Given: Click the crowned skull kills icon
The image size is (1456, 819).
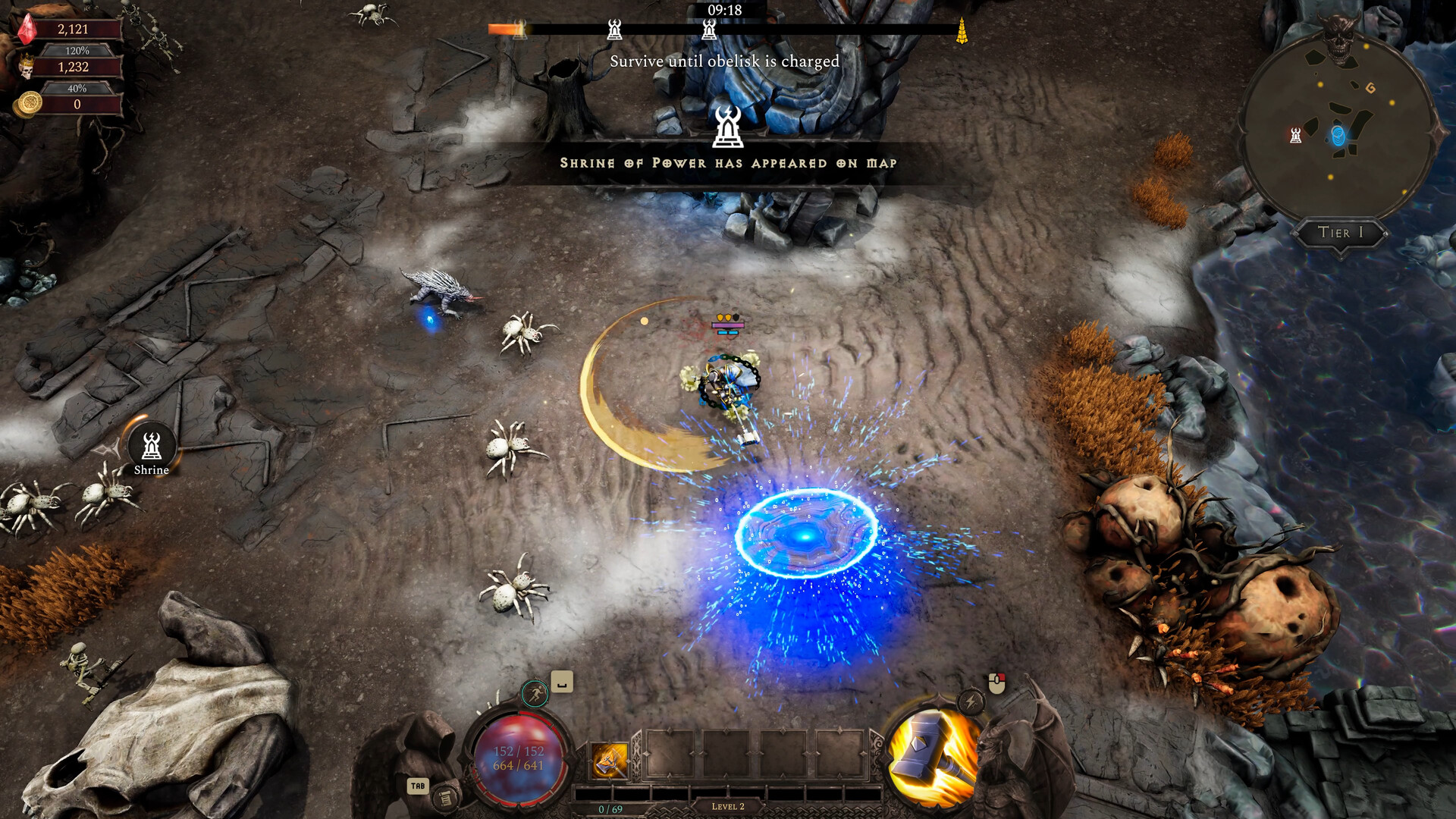Looking at the screenshot, I should [27, 67].
